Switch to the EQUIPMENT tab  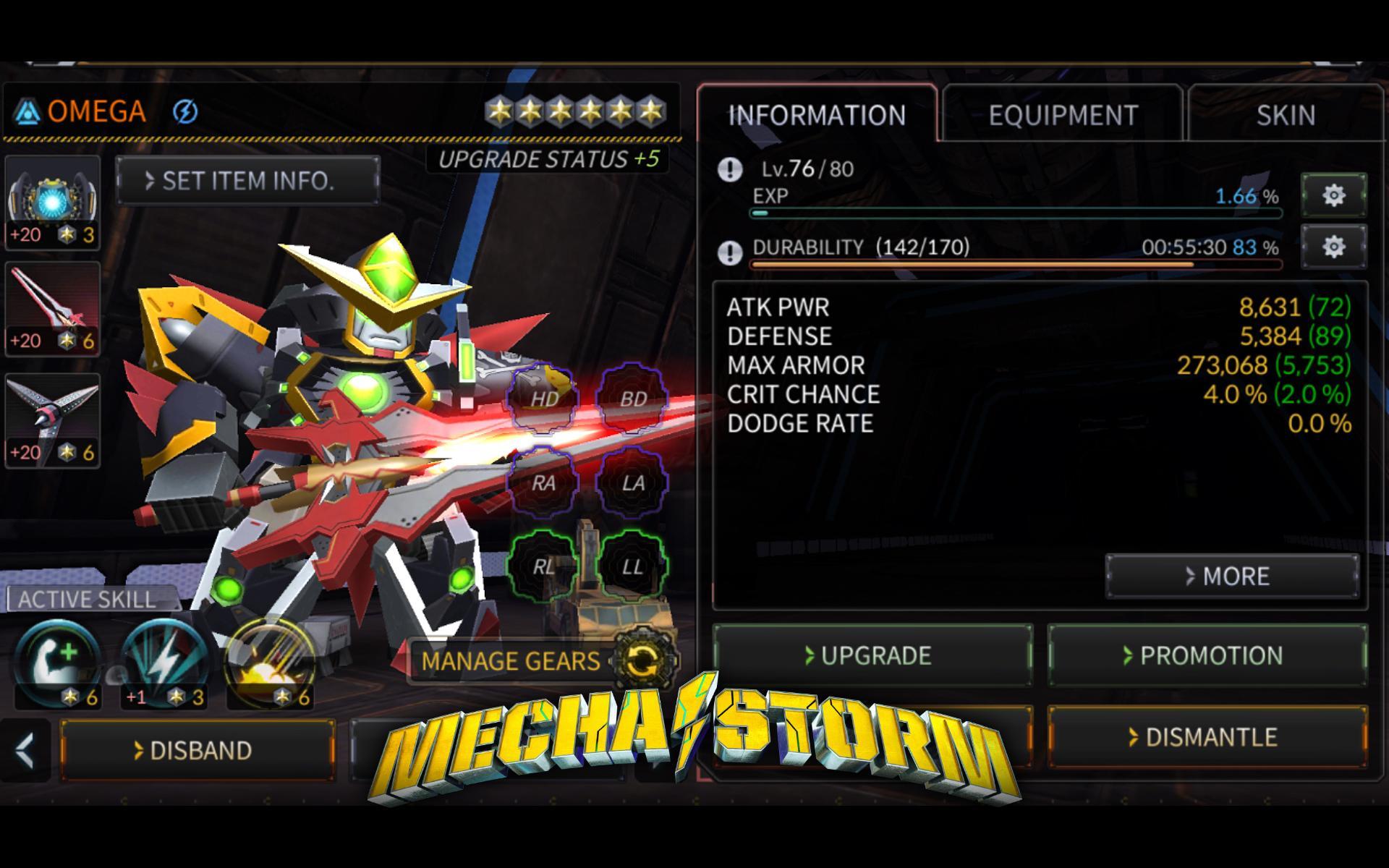[1063, 113]
